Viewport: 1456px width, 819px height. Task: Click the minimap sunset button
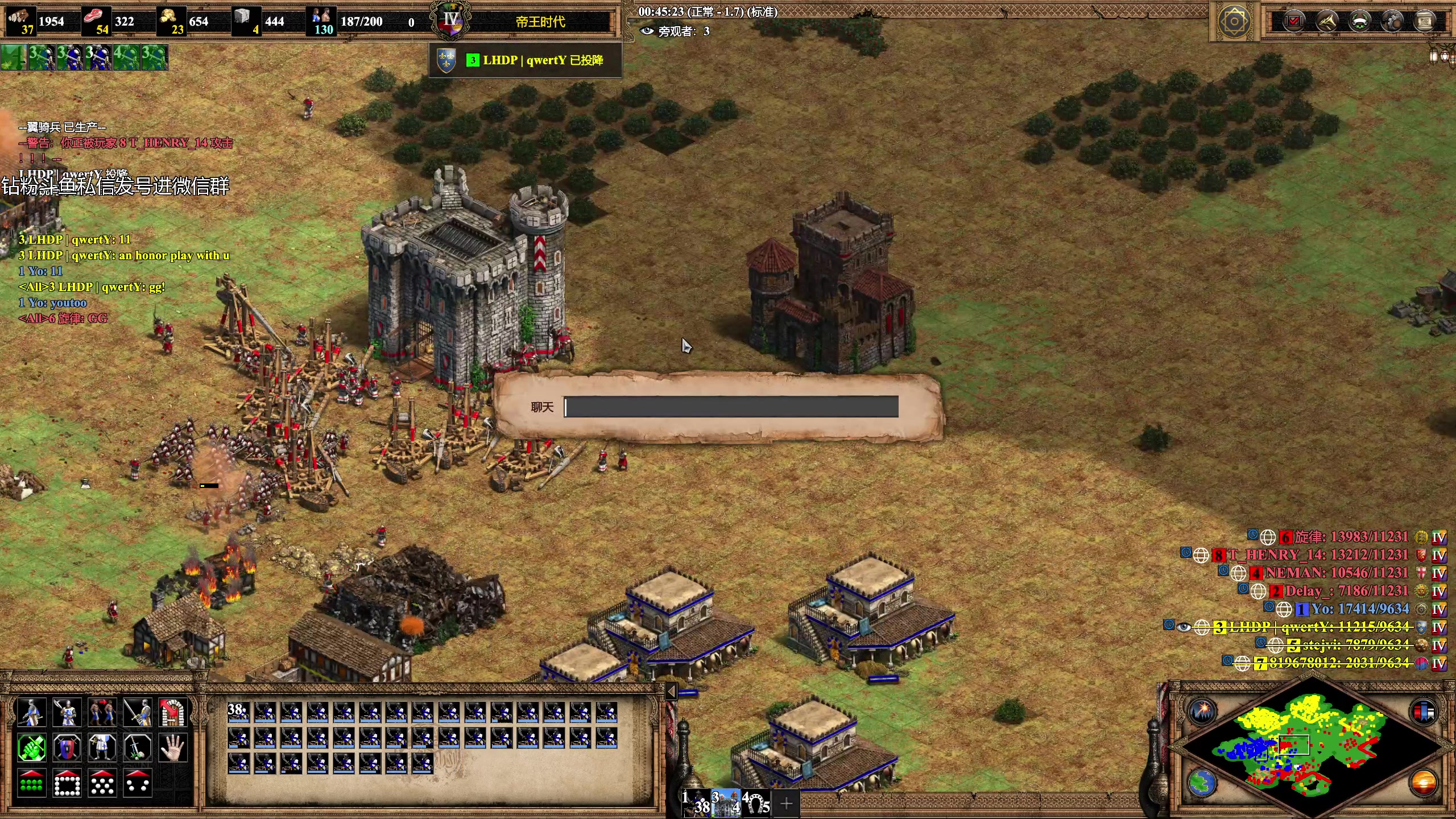click(1424, 783)
